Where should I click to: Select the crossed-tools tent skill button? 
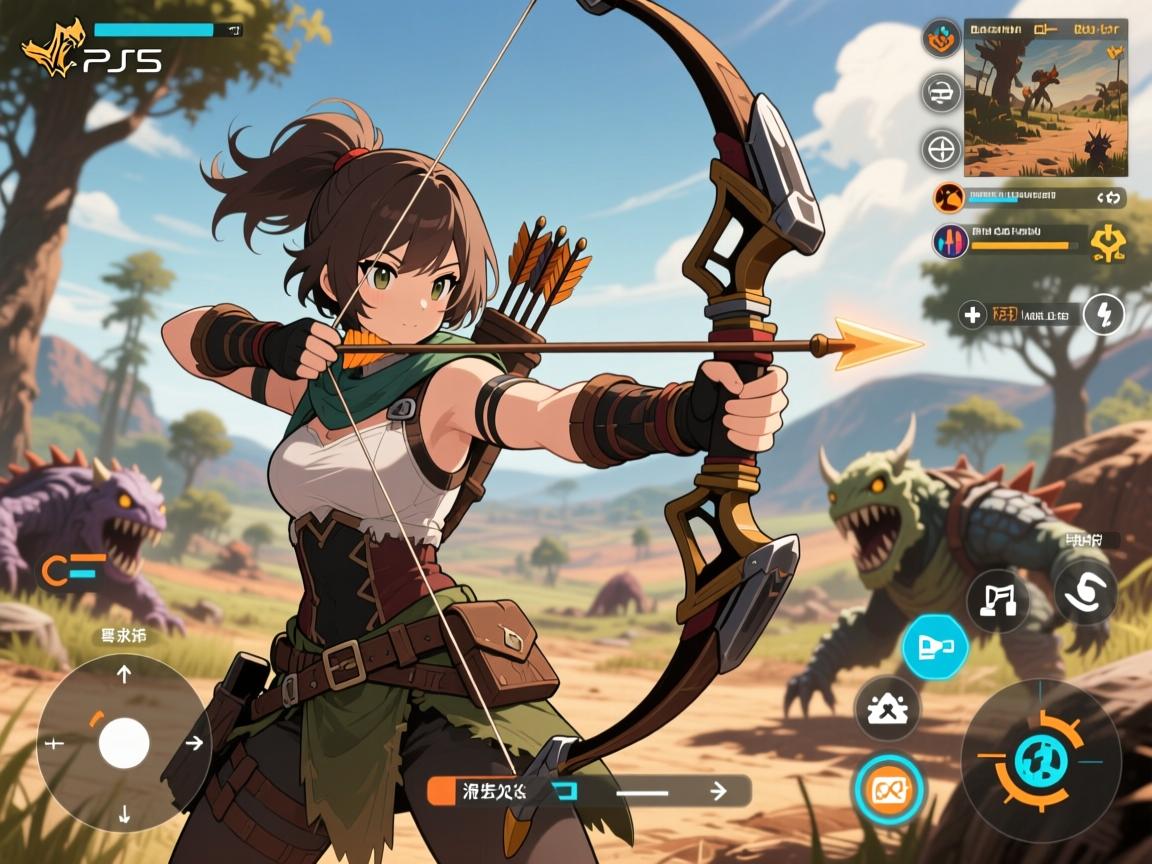point(887,710)
